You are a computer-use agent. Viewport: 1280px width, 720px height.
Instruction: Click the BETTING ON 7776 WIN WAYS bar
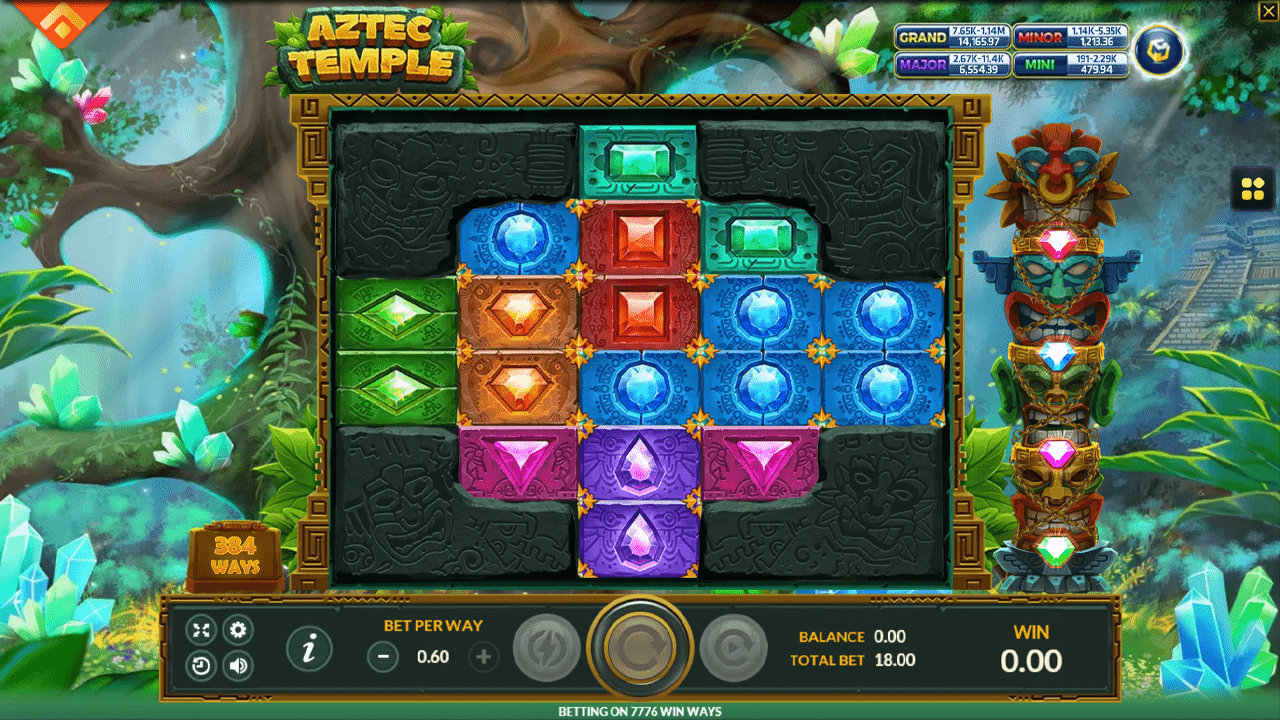tap(640, 710)
